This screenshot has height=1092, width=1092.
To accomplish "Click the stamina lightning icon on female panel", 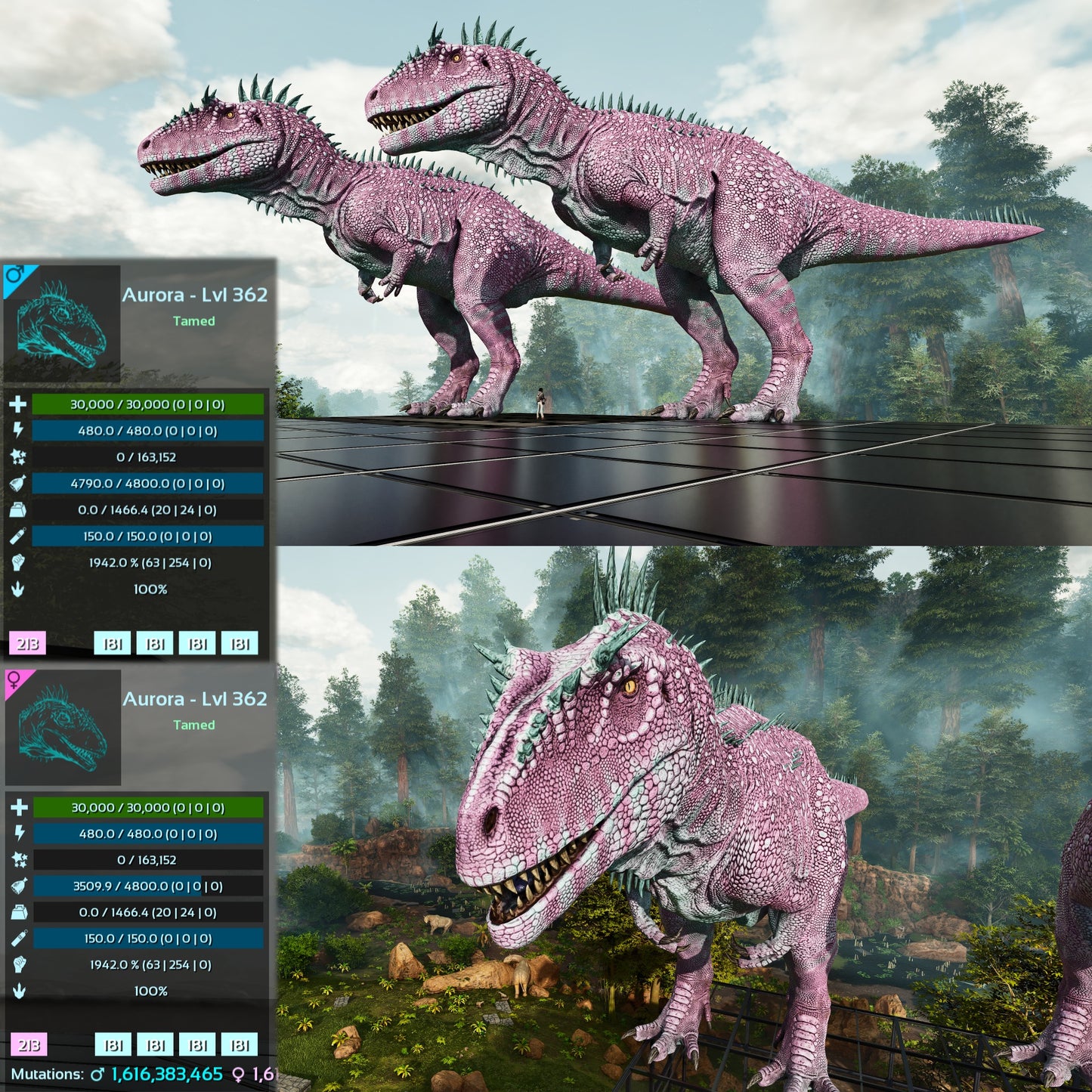I will tap(19, 833).
